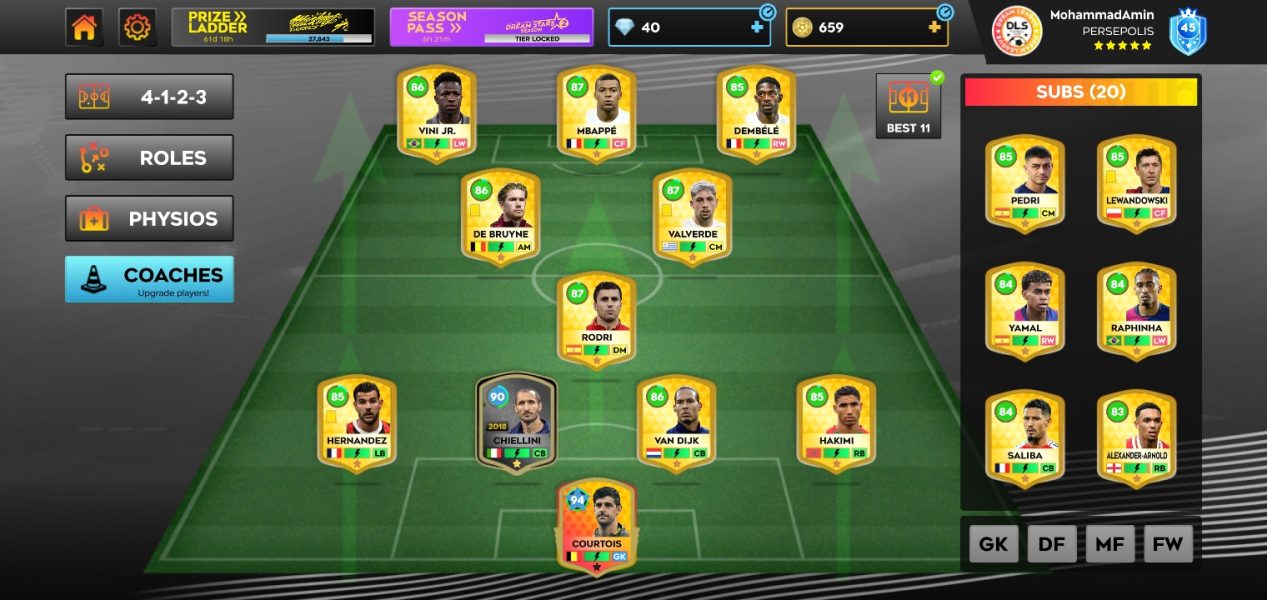Go to the home screen
This screenshot has height=600, width=1267.
pos(84,27)
